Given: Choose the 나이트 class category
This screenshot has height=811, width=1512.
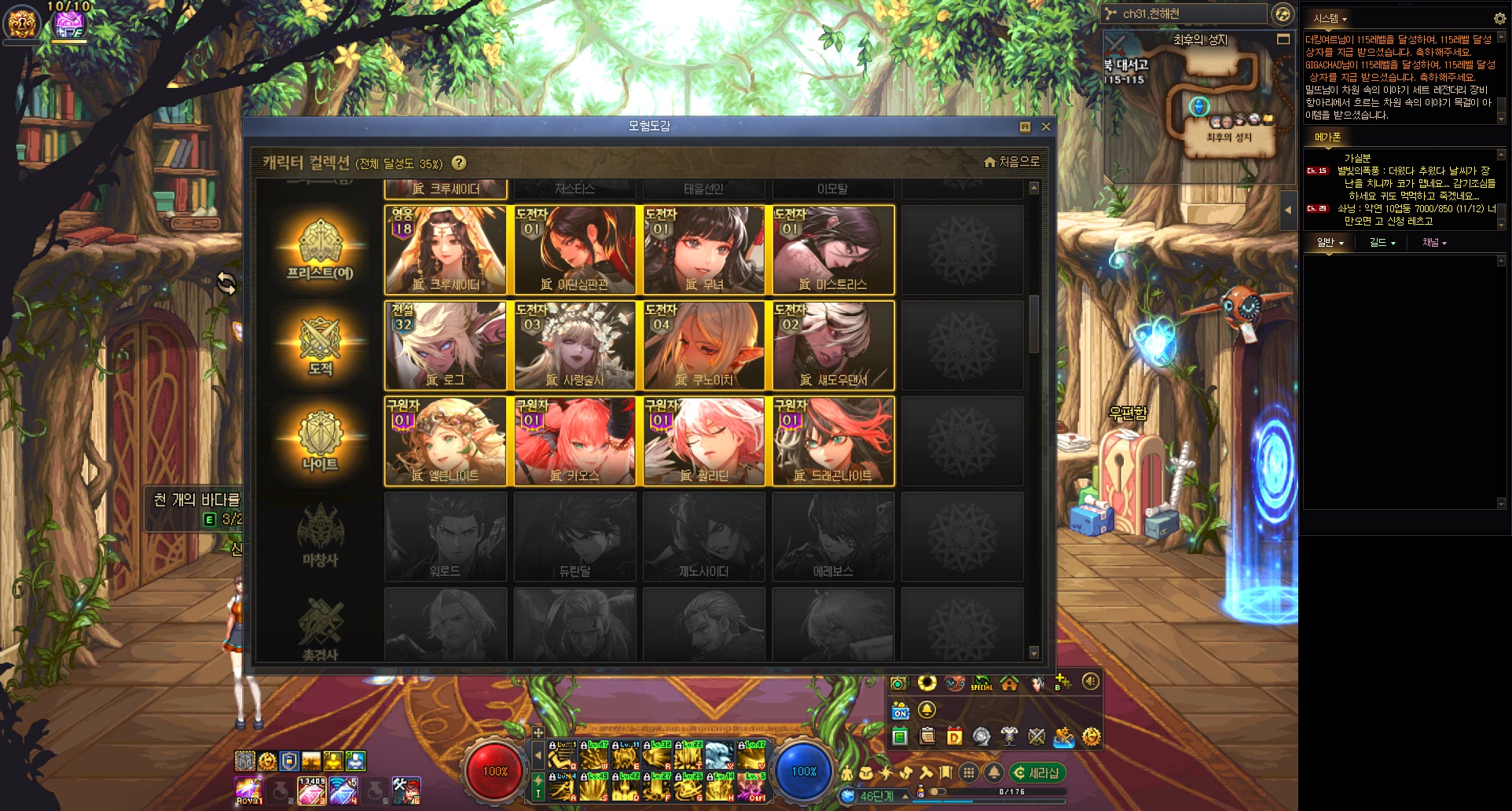Looking at the screenshot, I should [x=320, y=441].
